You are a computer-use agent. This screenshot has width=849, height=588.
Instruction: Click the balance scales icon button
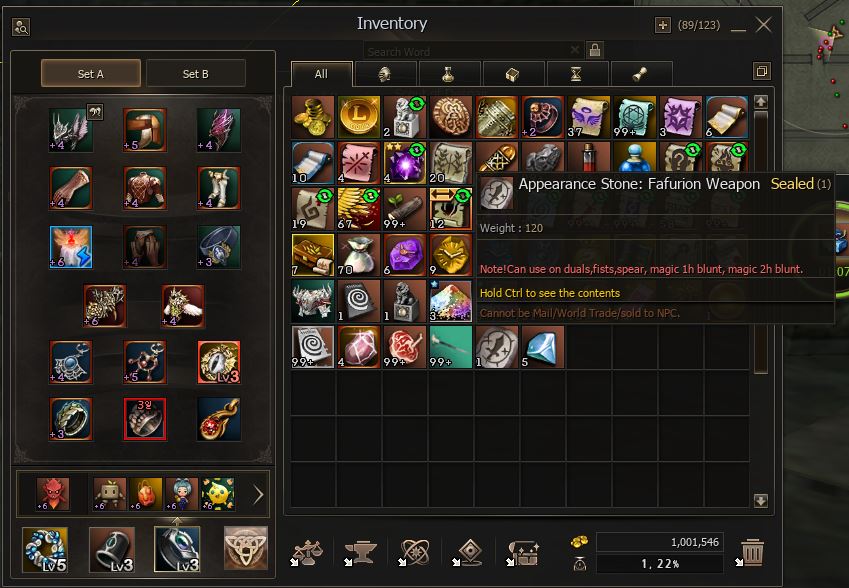pyautogui.click(x=306, y=551)
